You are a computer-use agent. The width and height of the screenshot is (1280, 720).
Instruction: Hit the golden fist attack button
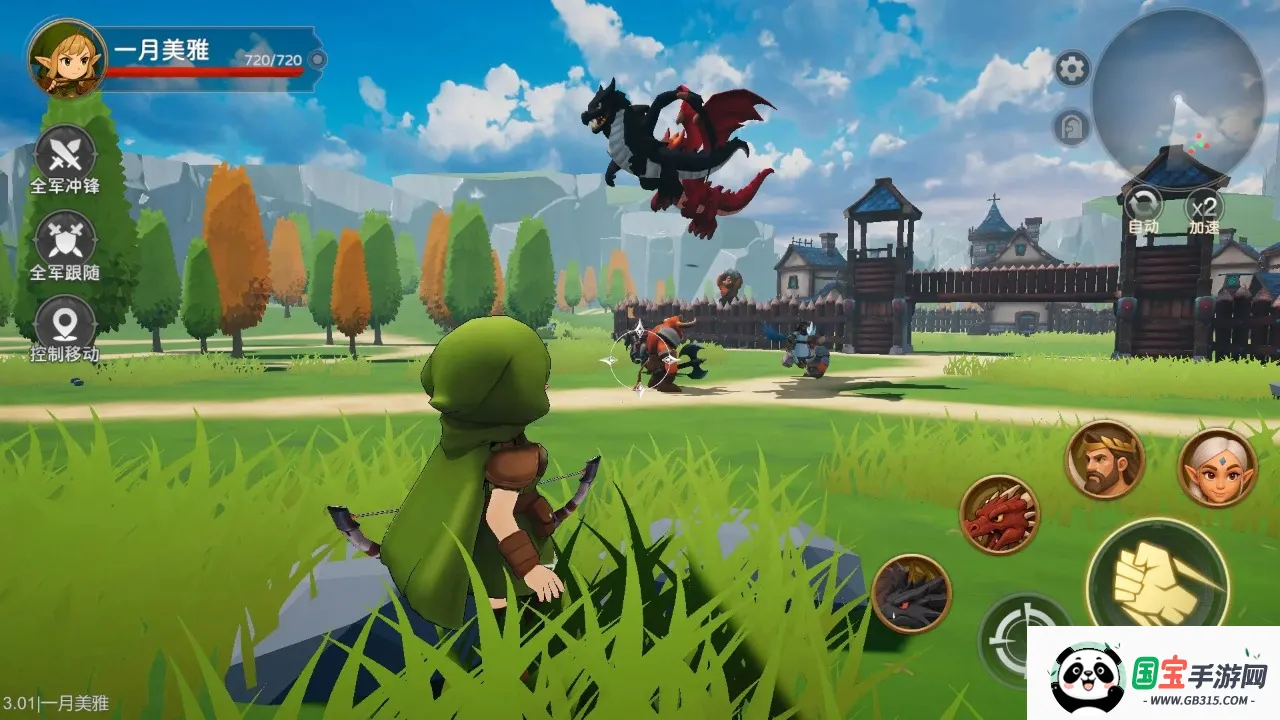(x=1157, y=579)
